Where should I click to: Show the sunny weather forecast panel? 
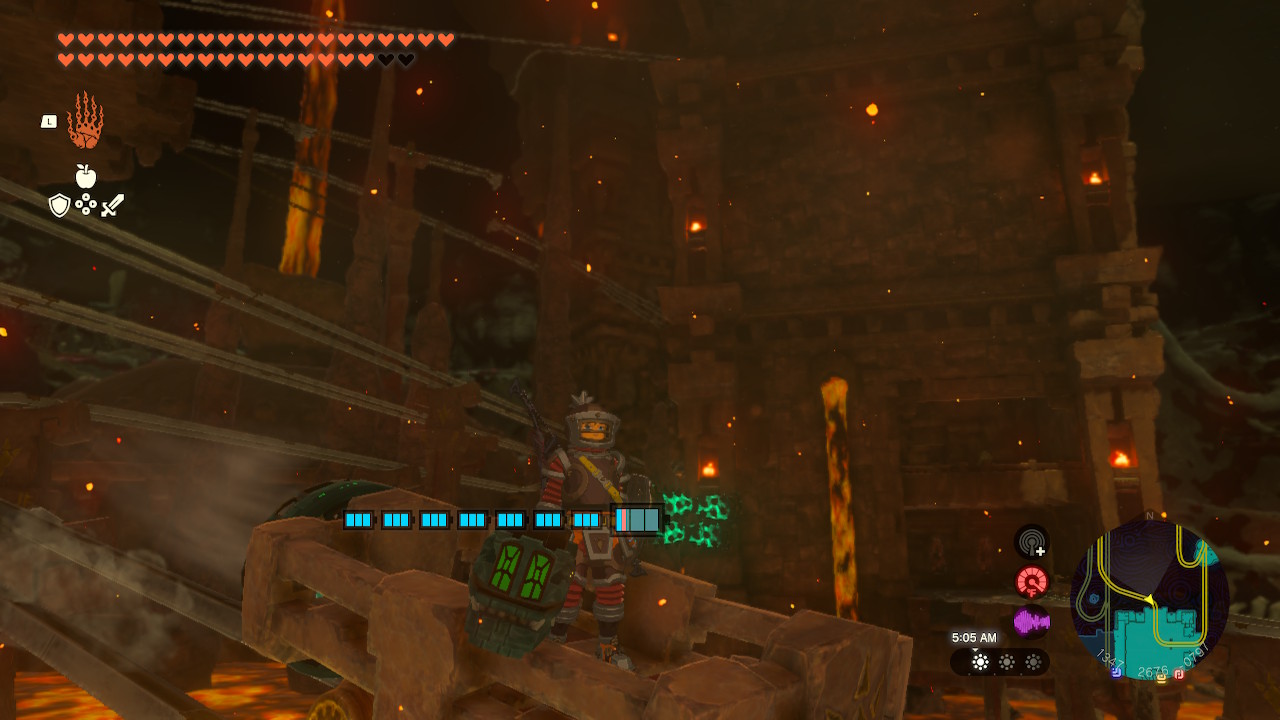tap(1000, 662)
